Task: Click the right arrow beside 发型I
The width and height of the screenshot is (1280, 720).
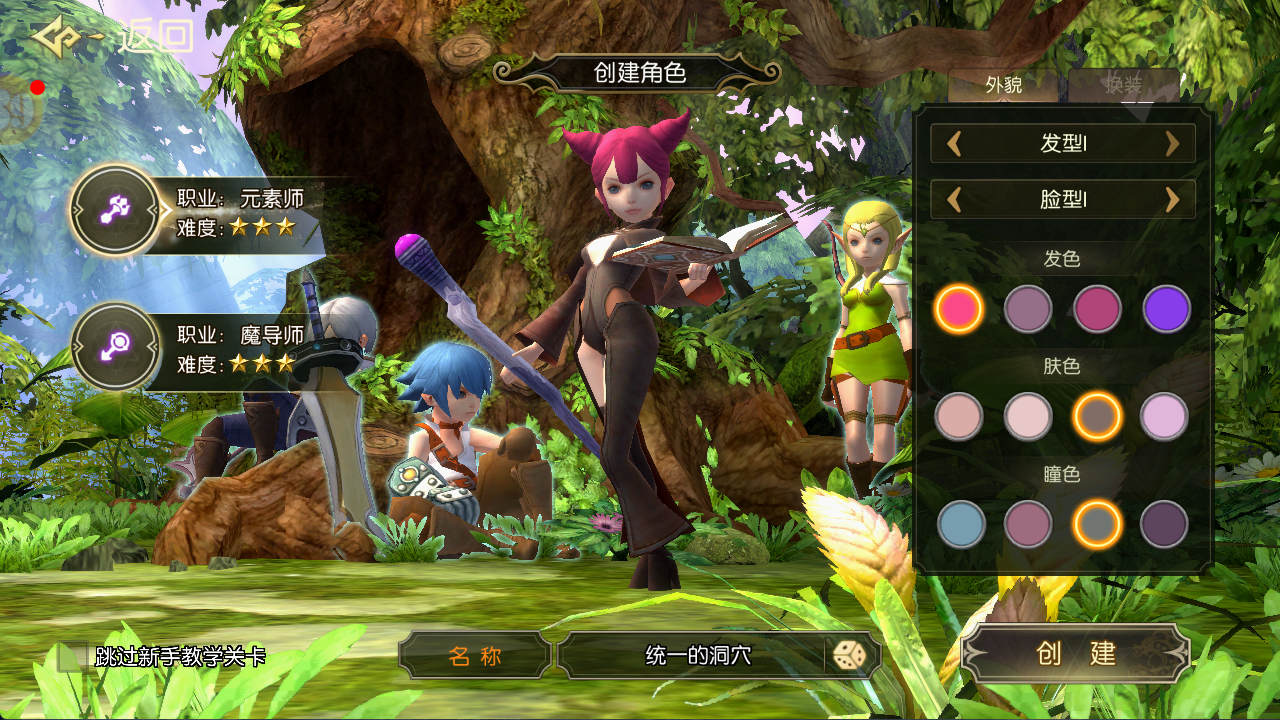Action: (x=1172, y=144)
